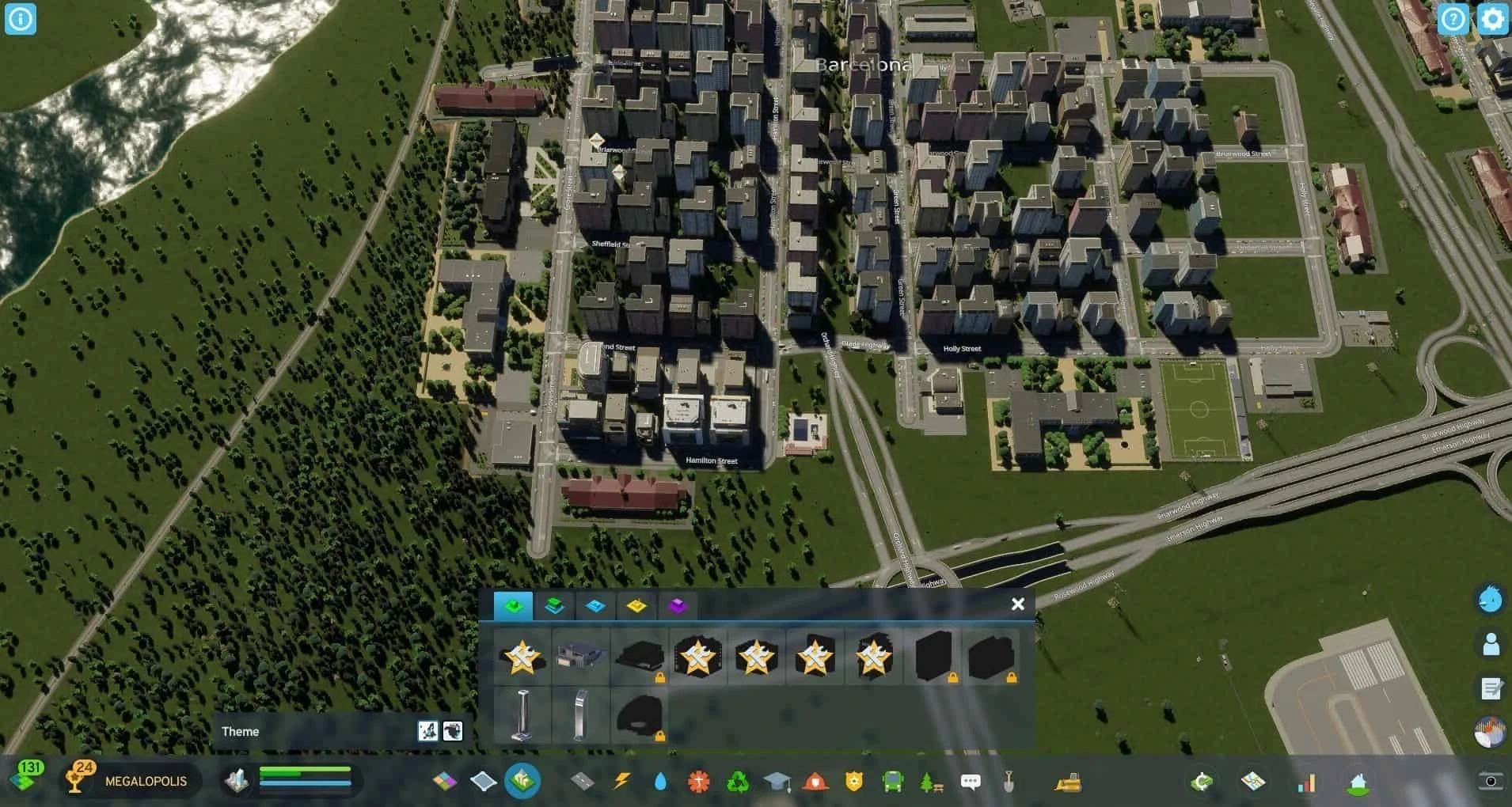Switch to the purple office tab
1512x807 pixels.
pos(678,606)
